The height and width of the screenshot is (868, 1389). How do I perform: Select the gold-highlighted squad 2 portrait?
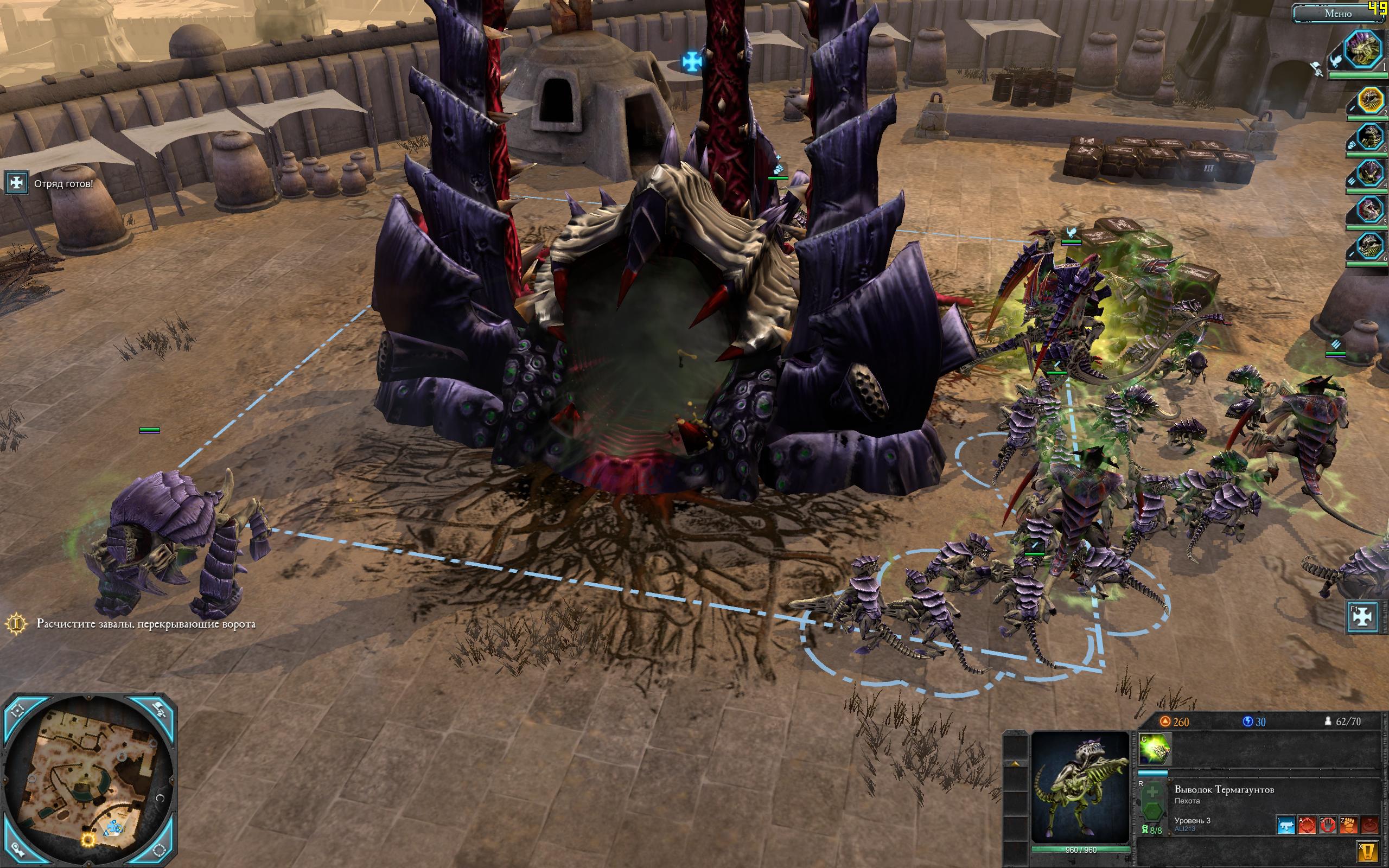[1371, 101]
